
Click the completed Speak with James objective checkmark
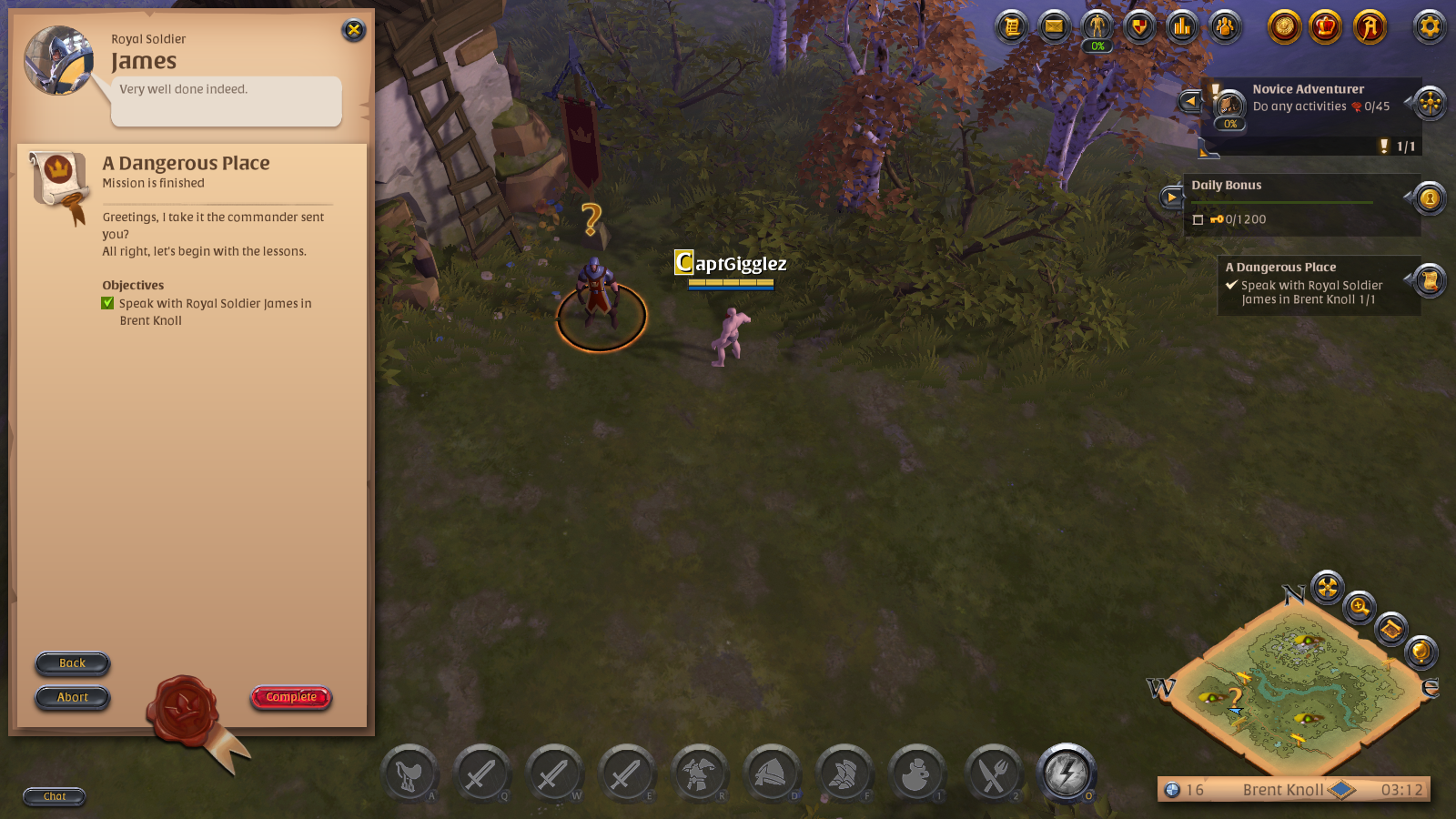107,303
